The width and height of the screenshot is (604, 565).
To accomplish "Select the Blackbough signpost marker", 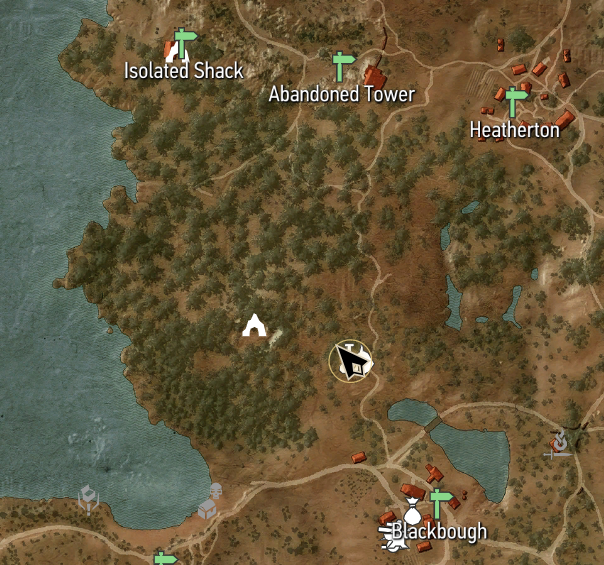I will [x=438, y=502].
